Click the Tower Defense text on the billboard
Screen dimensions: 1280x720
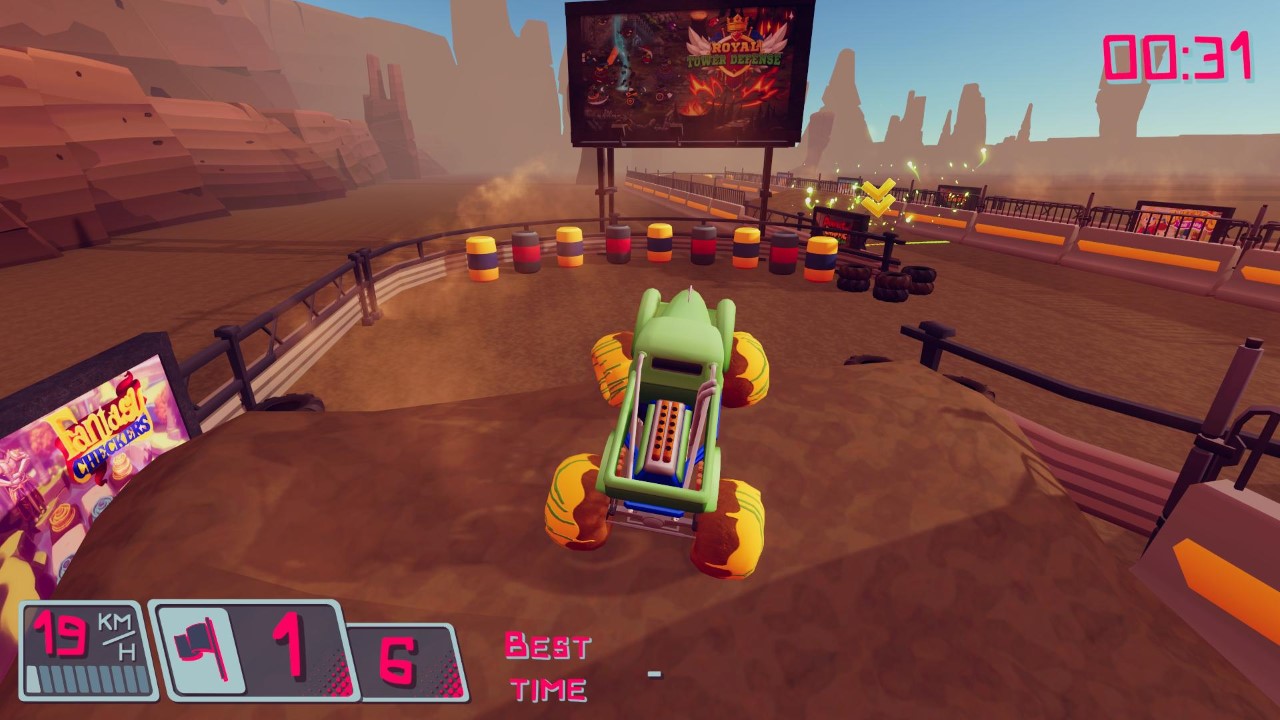pos(735,59)
